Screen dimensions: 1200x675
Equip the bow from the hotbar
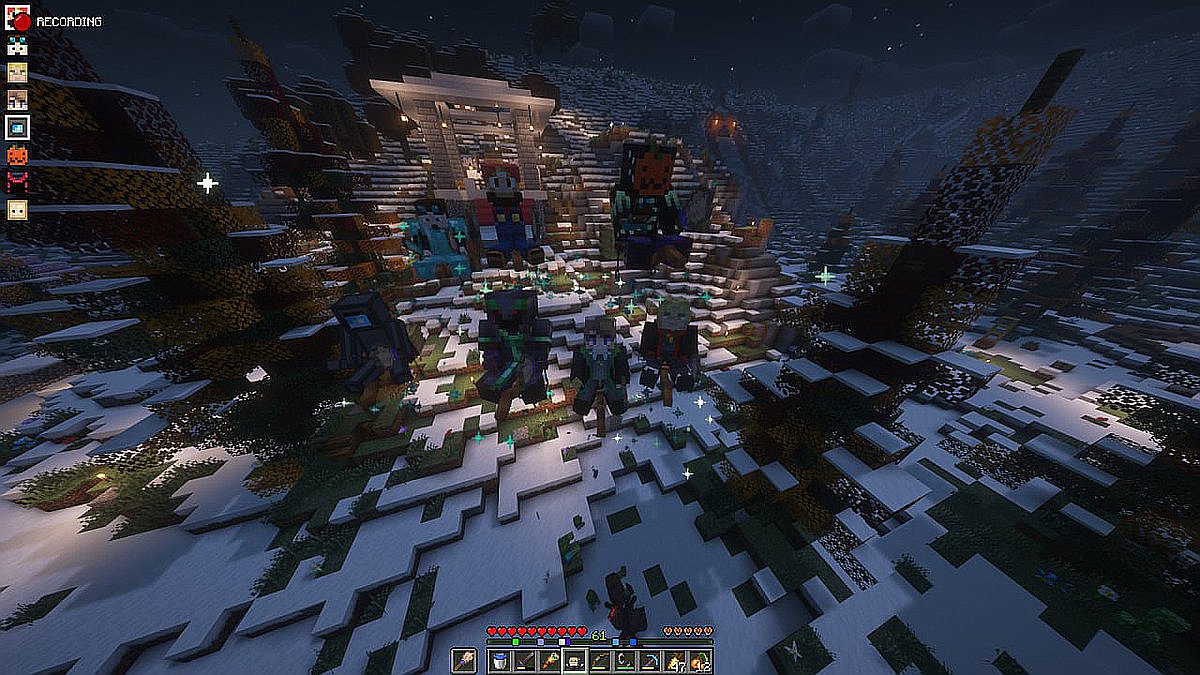600,661
